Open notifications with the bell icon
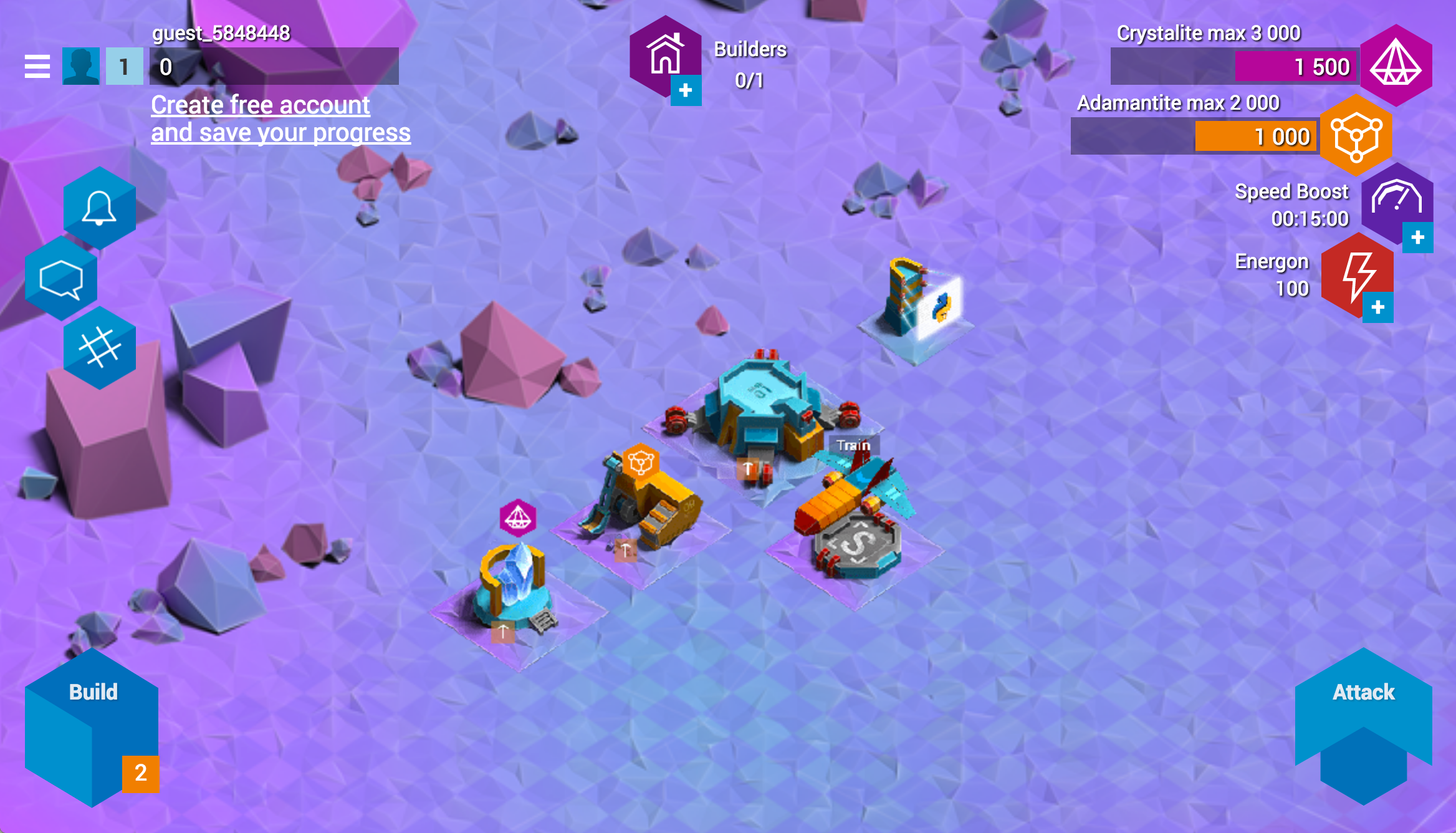This screenshot has width=1456, height=833. 99,208
